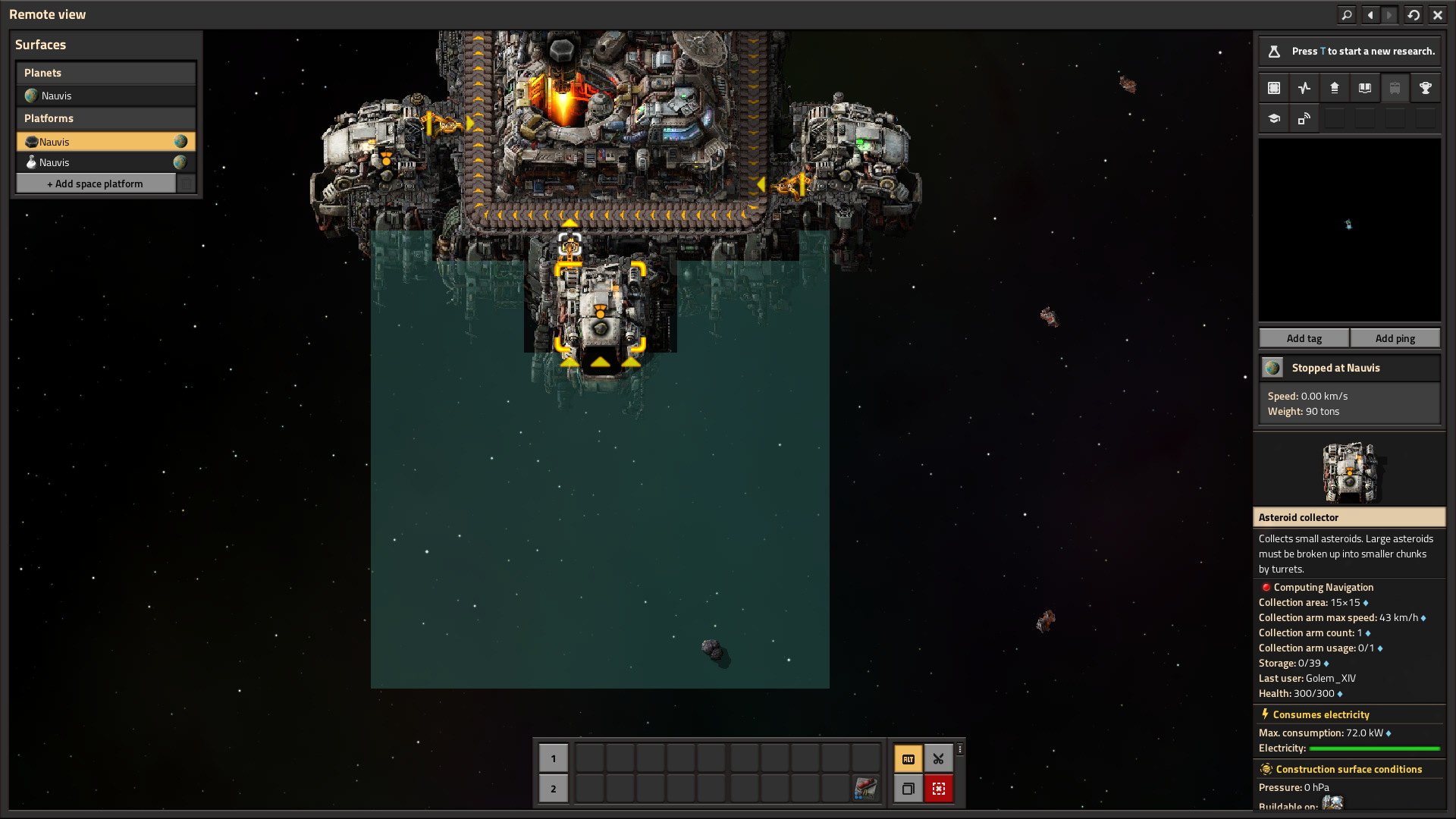The image size is (1456, 819).
Task: Open the search magnifier in Remote view
Action: point(1346,14)
